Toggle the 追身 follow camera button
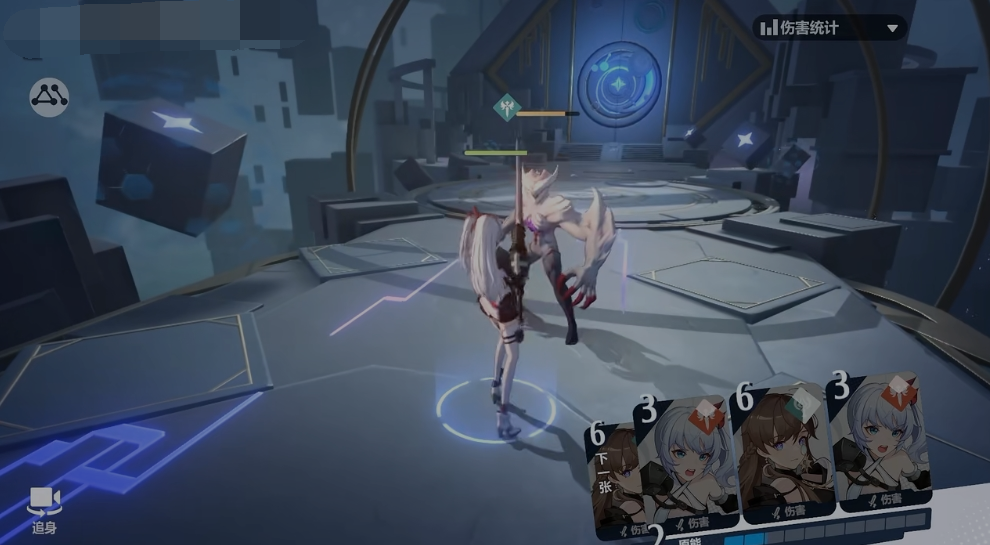The image size is (990, 545). tap(43, 509)
